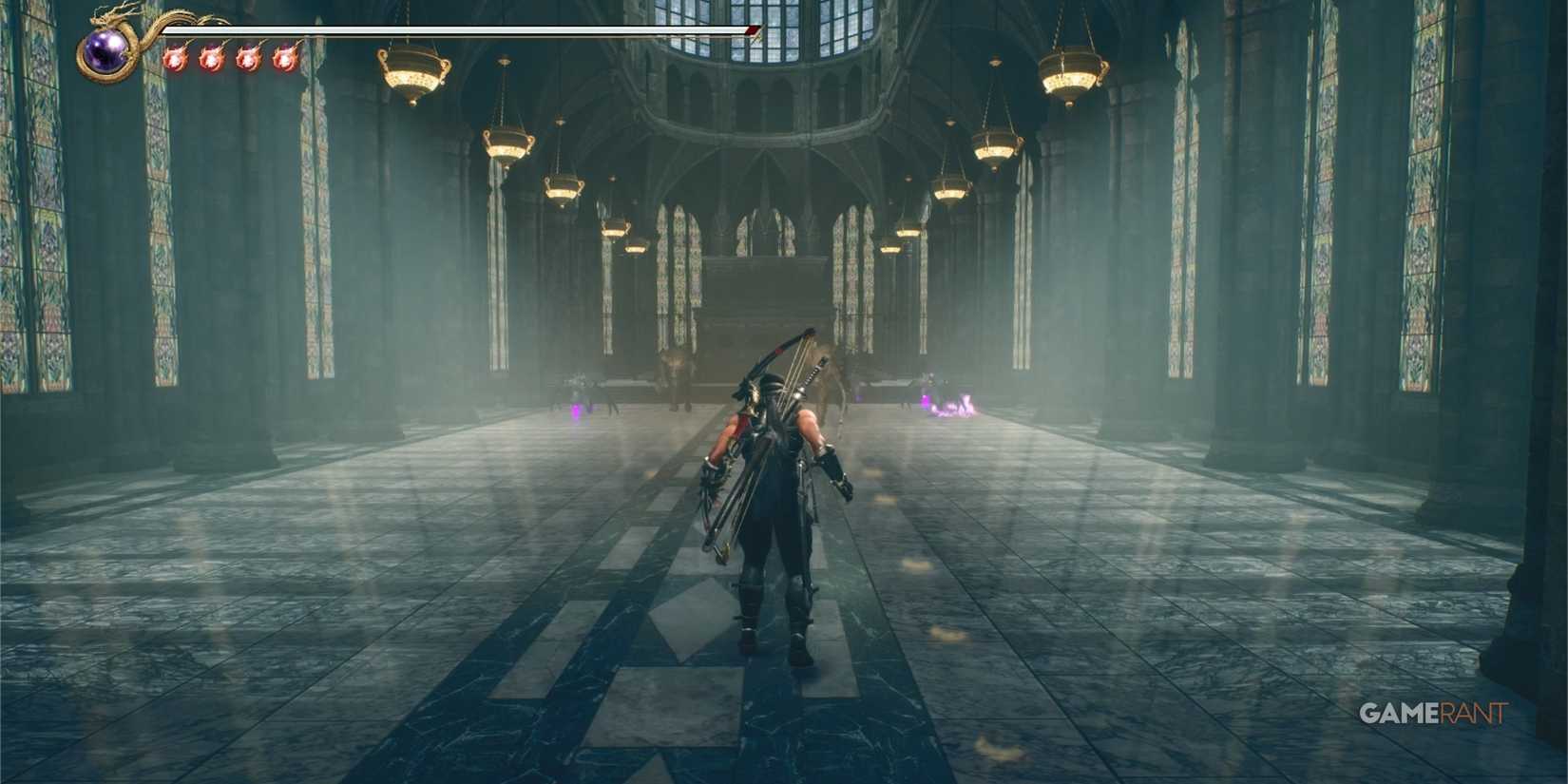Click the white health gauge bar
The image size is (1568, 784).
(456, 29)
